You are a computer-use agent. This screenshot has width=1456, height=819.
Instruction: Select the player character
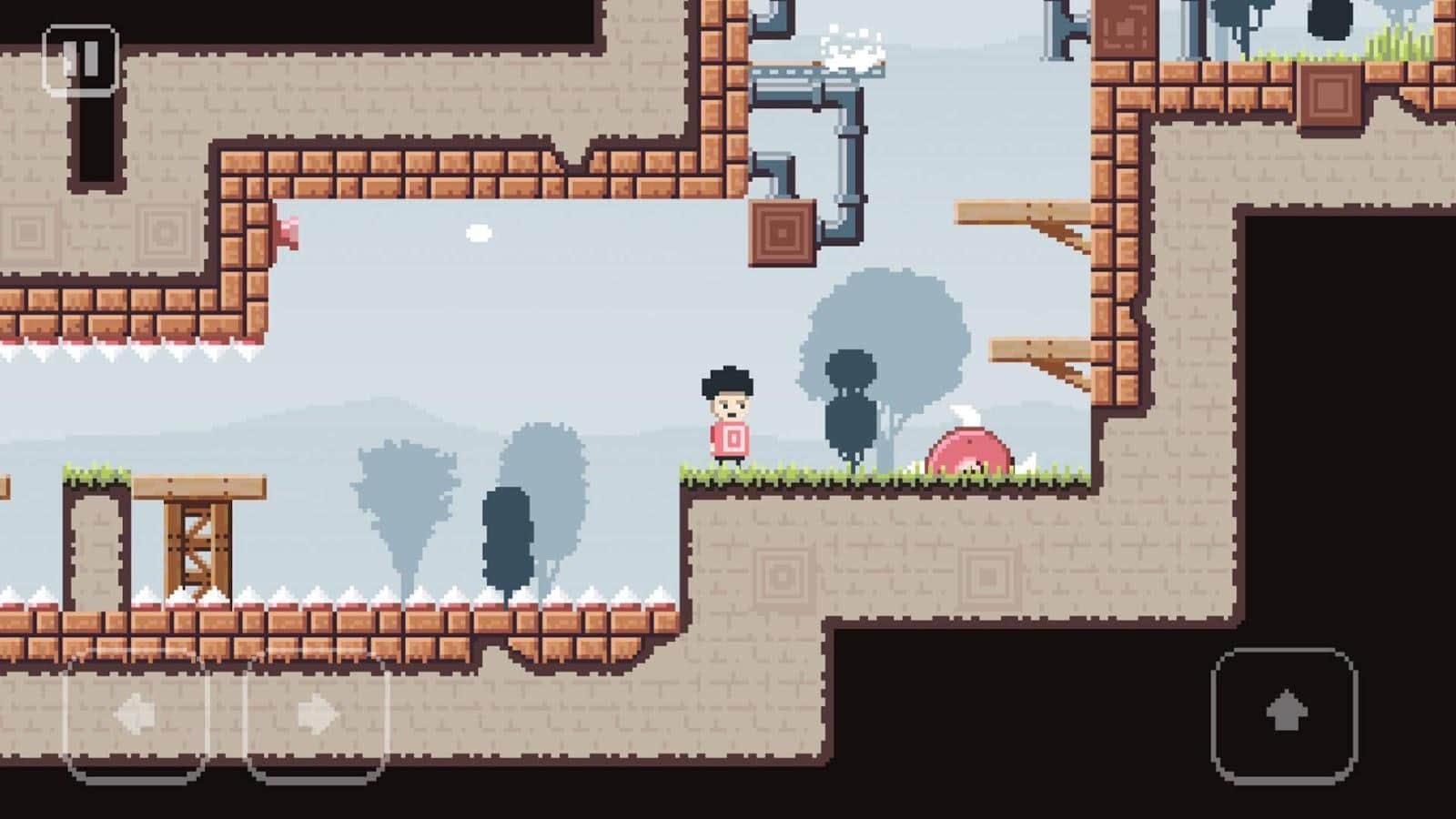pyautogui.click(x=728, y=419)
